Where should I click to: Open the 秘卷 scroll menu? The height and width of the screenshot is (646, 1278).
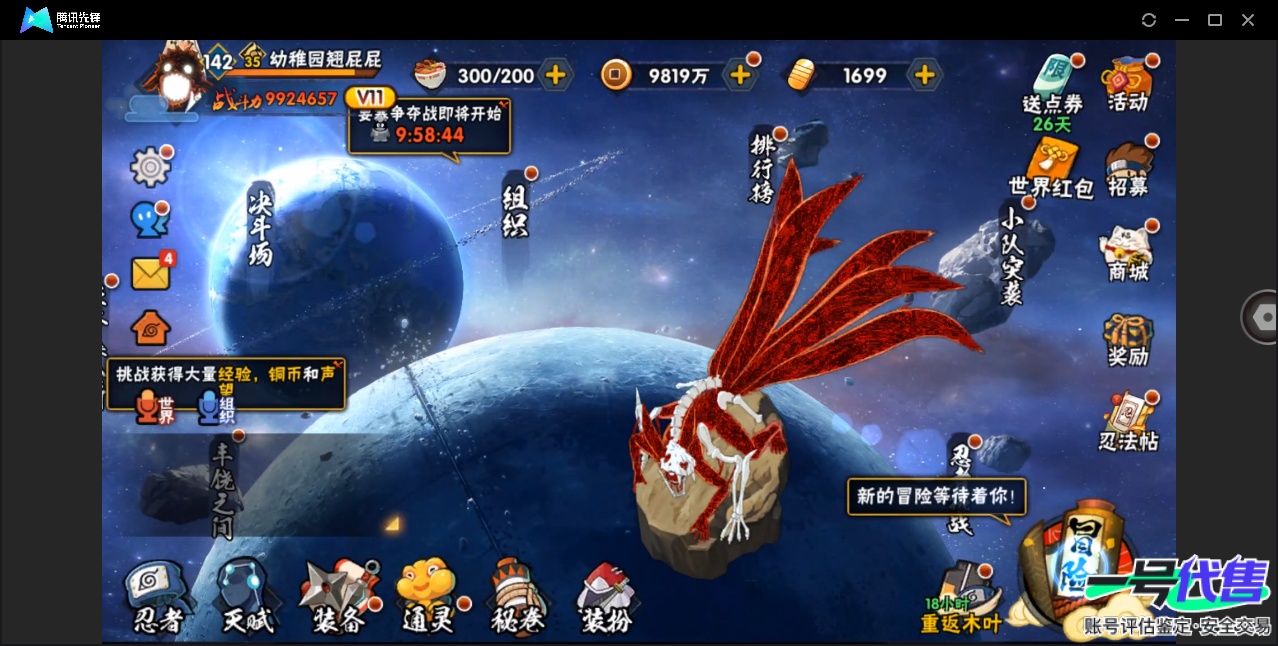(x=518, y=598)
